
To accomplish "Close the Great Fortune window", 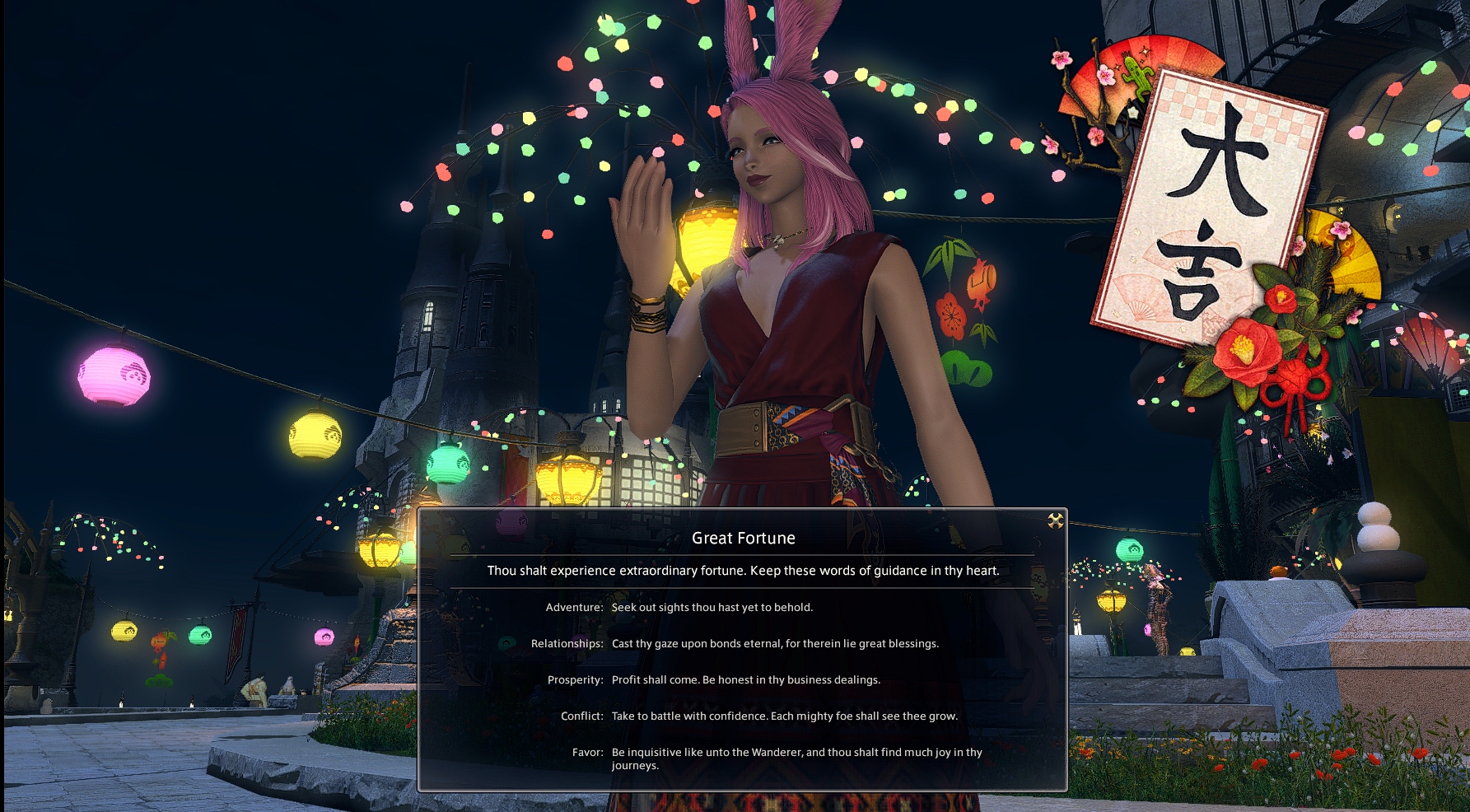I will [x=1055, y=520].
